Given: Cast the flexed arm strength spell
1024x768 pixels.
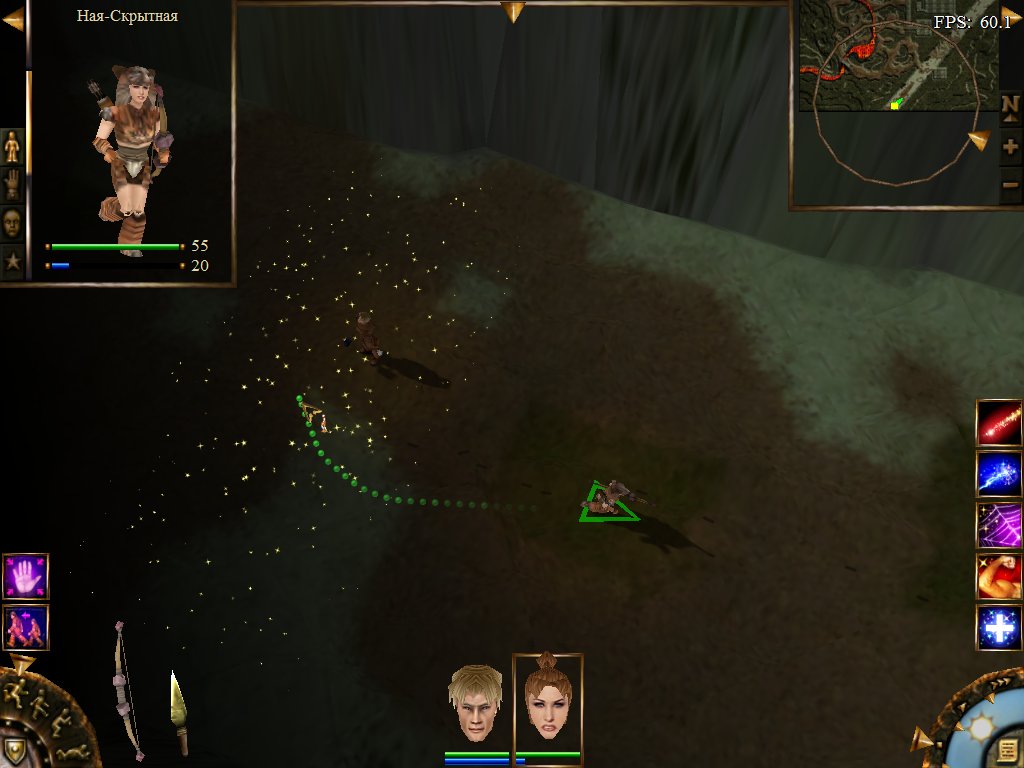Looking at the screenshot, I should [x=999, y=576].
